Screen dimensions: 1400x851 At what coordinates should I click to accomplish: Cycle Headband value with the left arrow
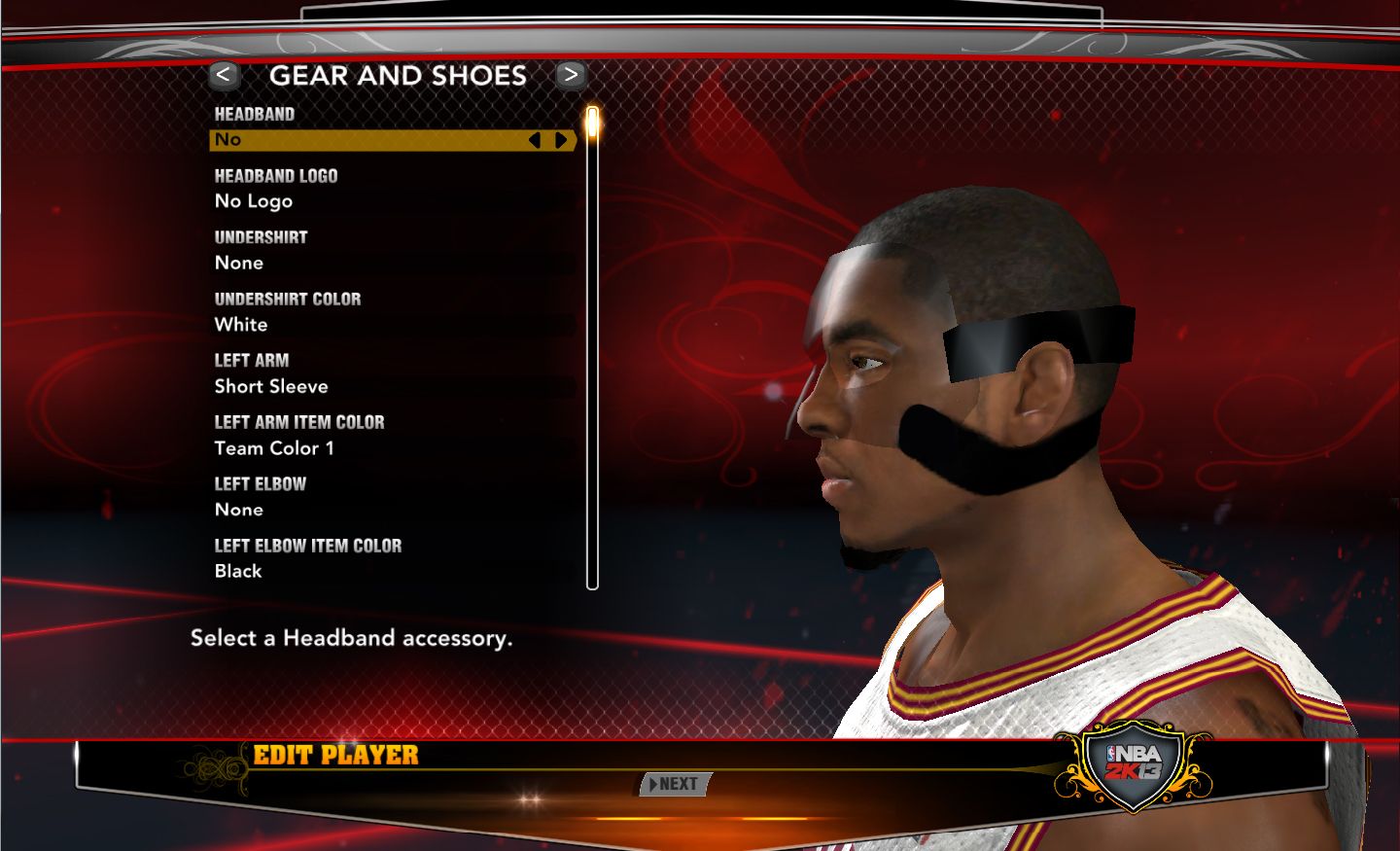tap(534, 140)
